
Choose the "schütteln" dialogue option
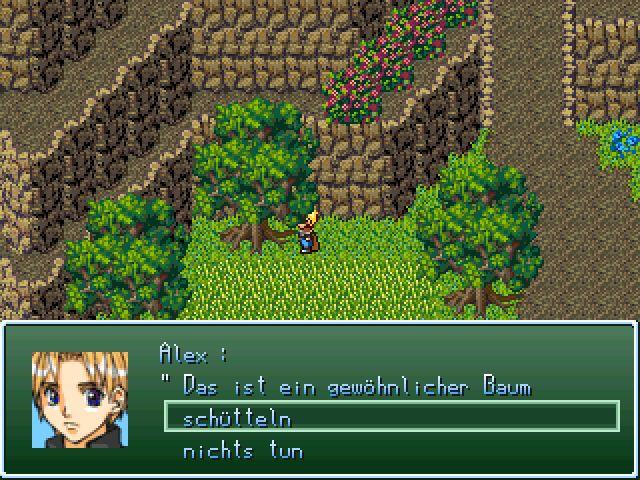(x=237, y=419)
